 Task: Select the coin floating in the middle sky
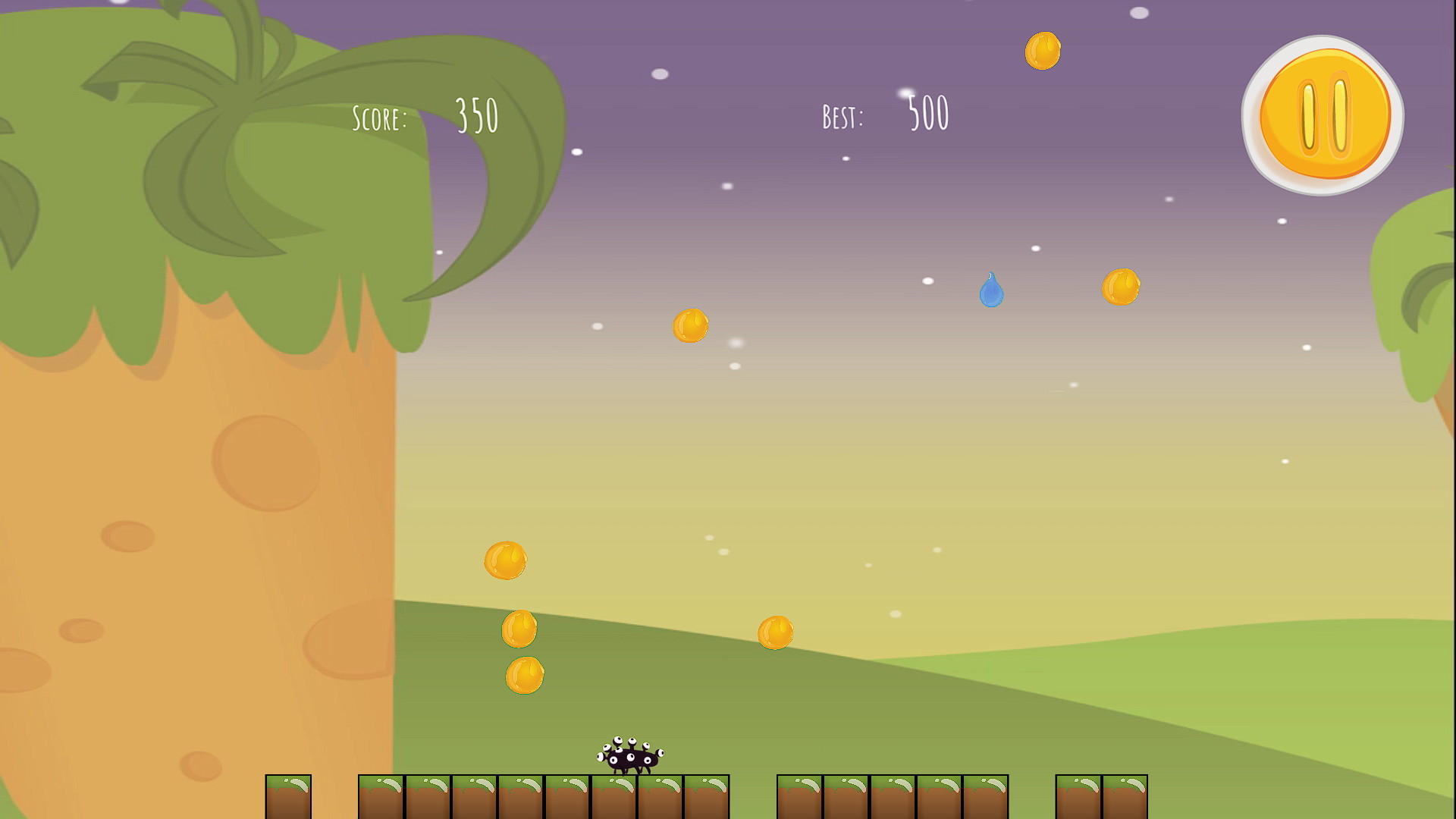689,326
